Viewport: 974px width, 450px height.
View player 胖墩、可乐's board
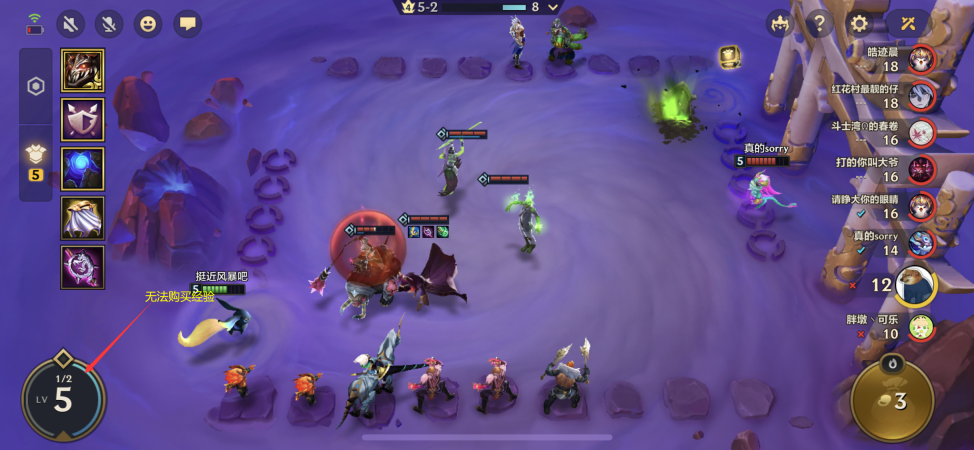[x=921, y=326]
